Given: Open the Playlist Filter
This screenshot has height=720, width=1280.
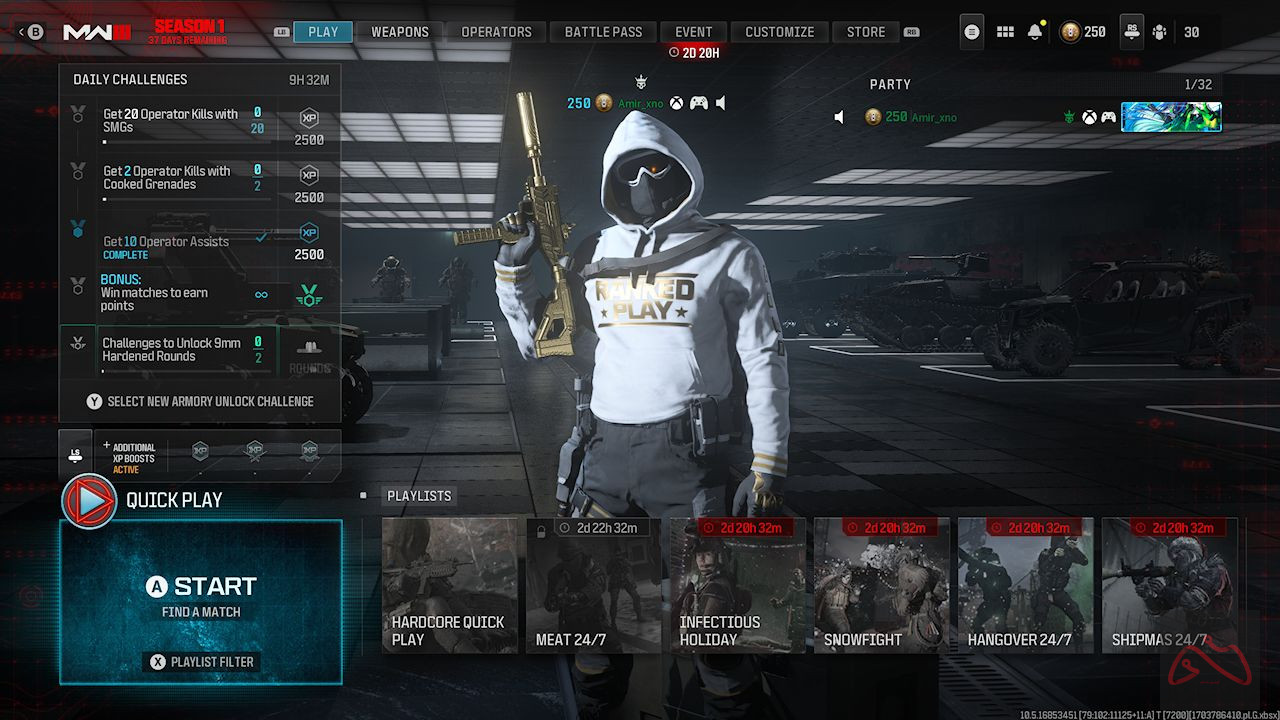Looking at the screenshot, I should [x=200, y=661].
